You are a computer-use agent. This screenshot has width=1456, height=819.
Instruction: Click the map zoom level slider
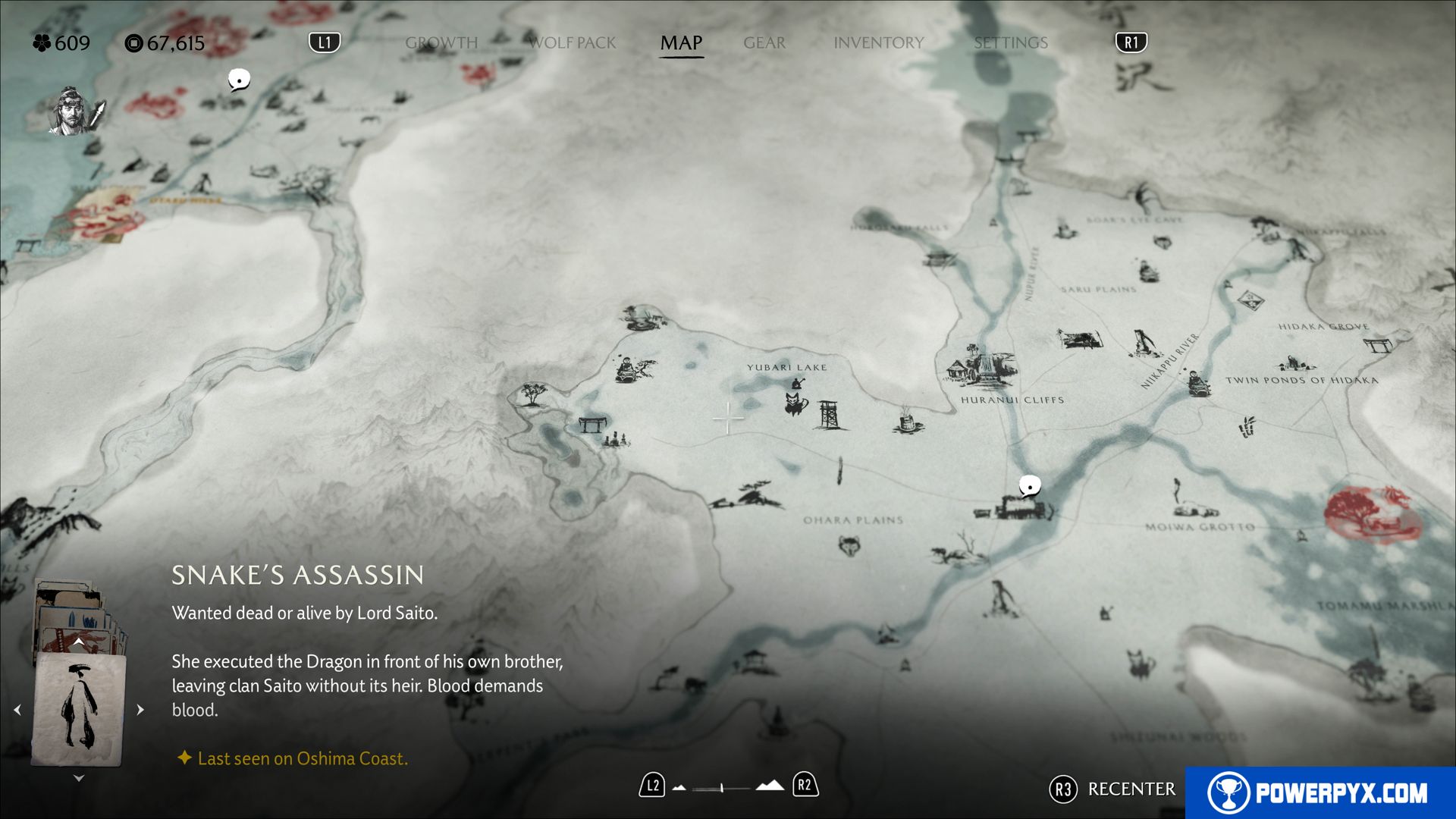[x=722, y=788]
